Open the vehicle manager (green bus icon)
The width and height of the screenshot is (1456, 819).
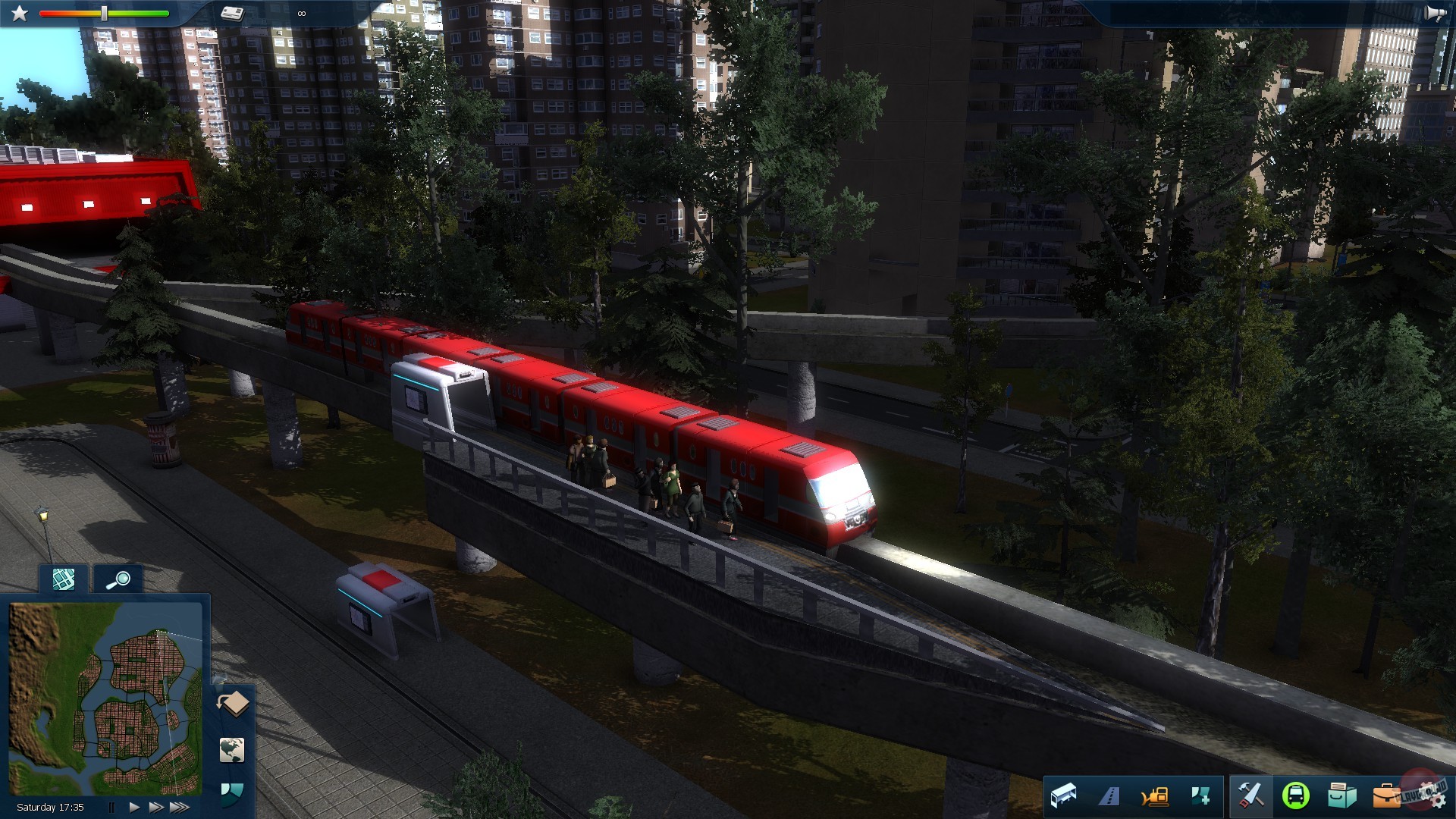tap(1298, 795)
